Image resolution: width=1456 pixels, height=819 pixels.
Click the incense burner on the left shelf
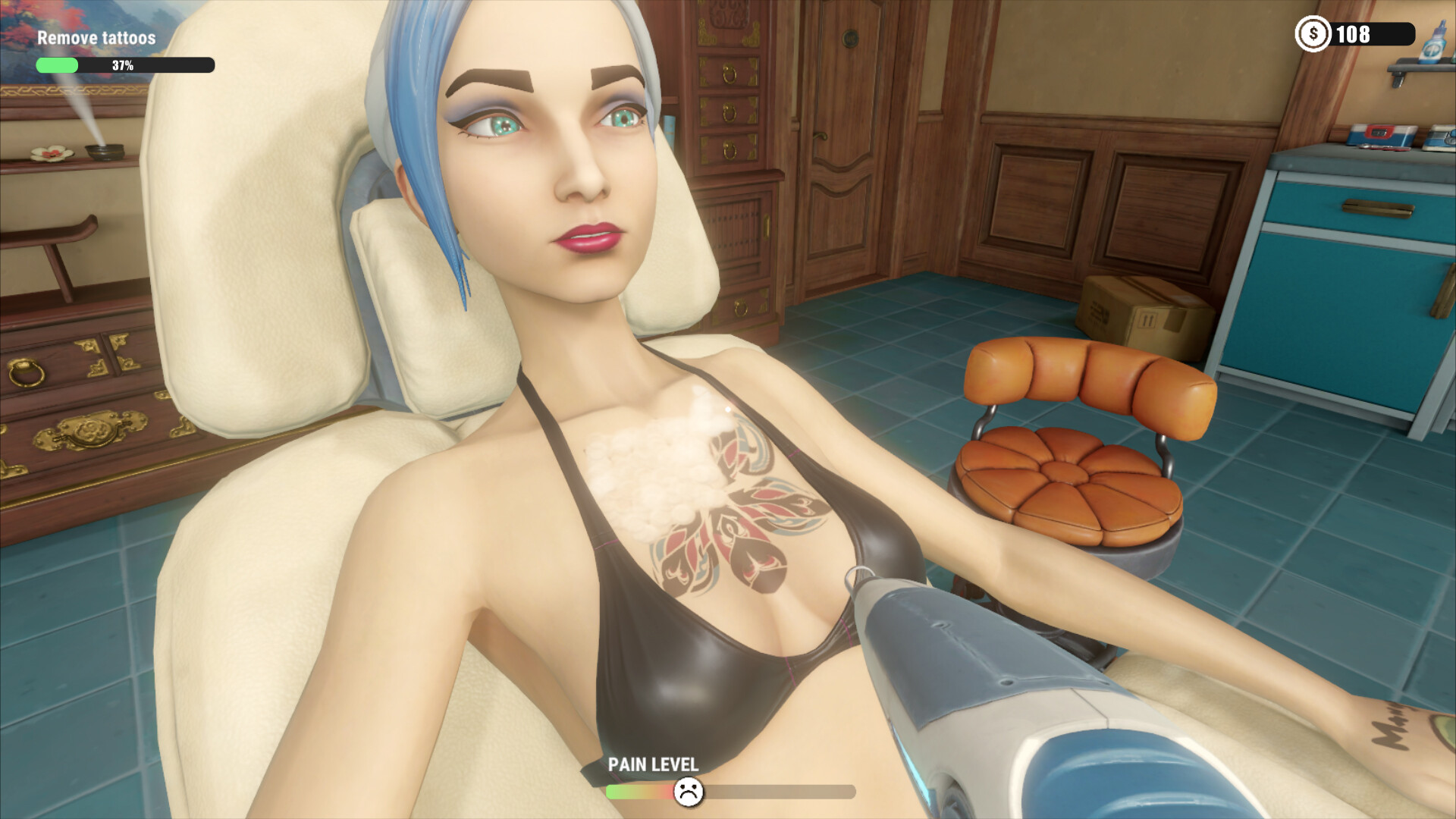104,153
